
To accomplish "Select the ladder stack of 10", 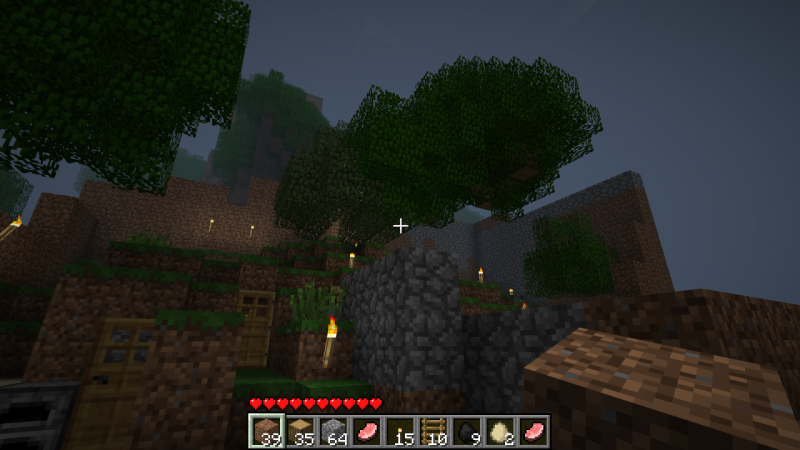I will coord(434,431).
